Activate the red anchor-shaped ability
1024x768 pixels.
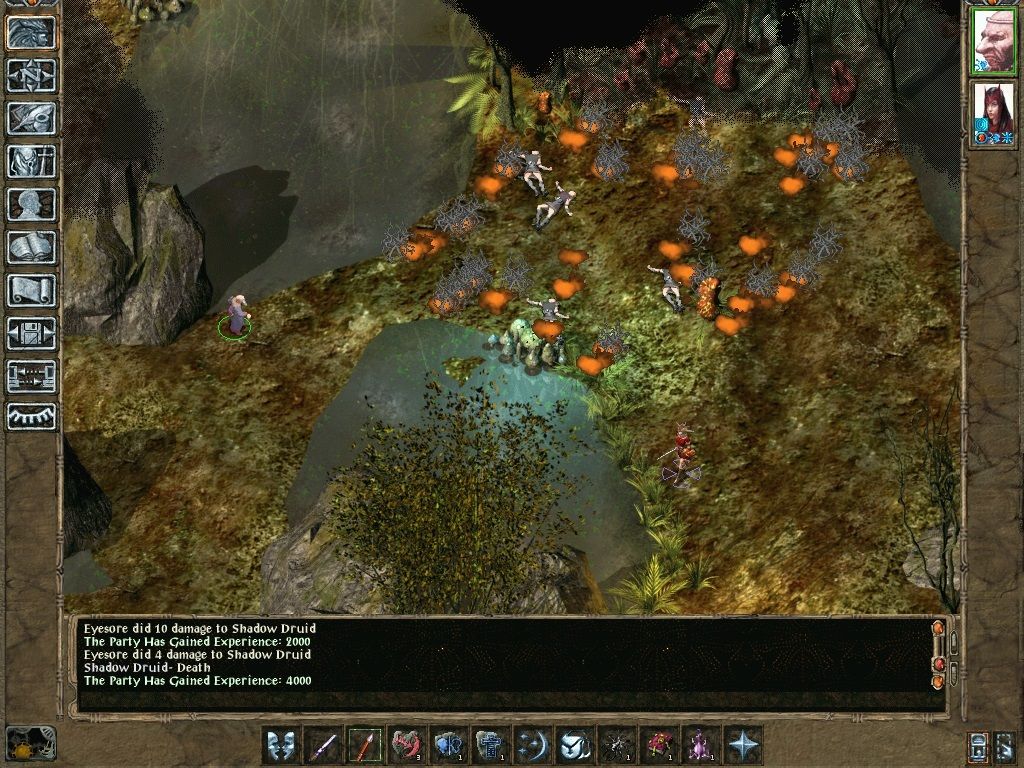407,745
